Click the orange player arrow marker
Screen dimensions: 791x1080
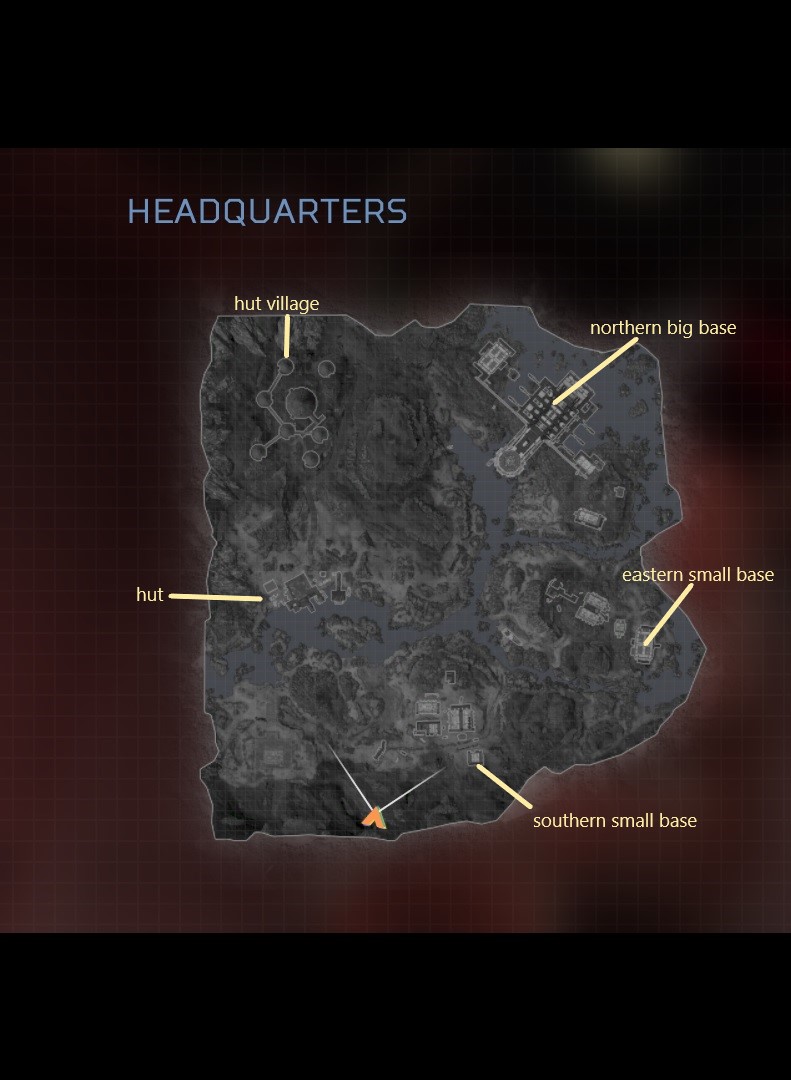374,818
